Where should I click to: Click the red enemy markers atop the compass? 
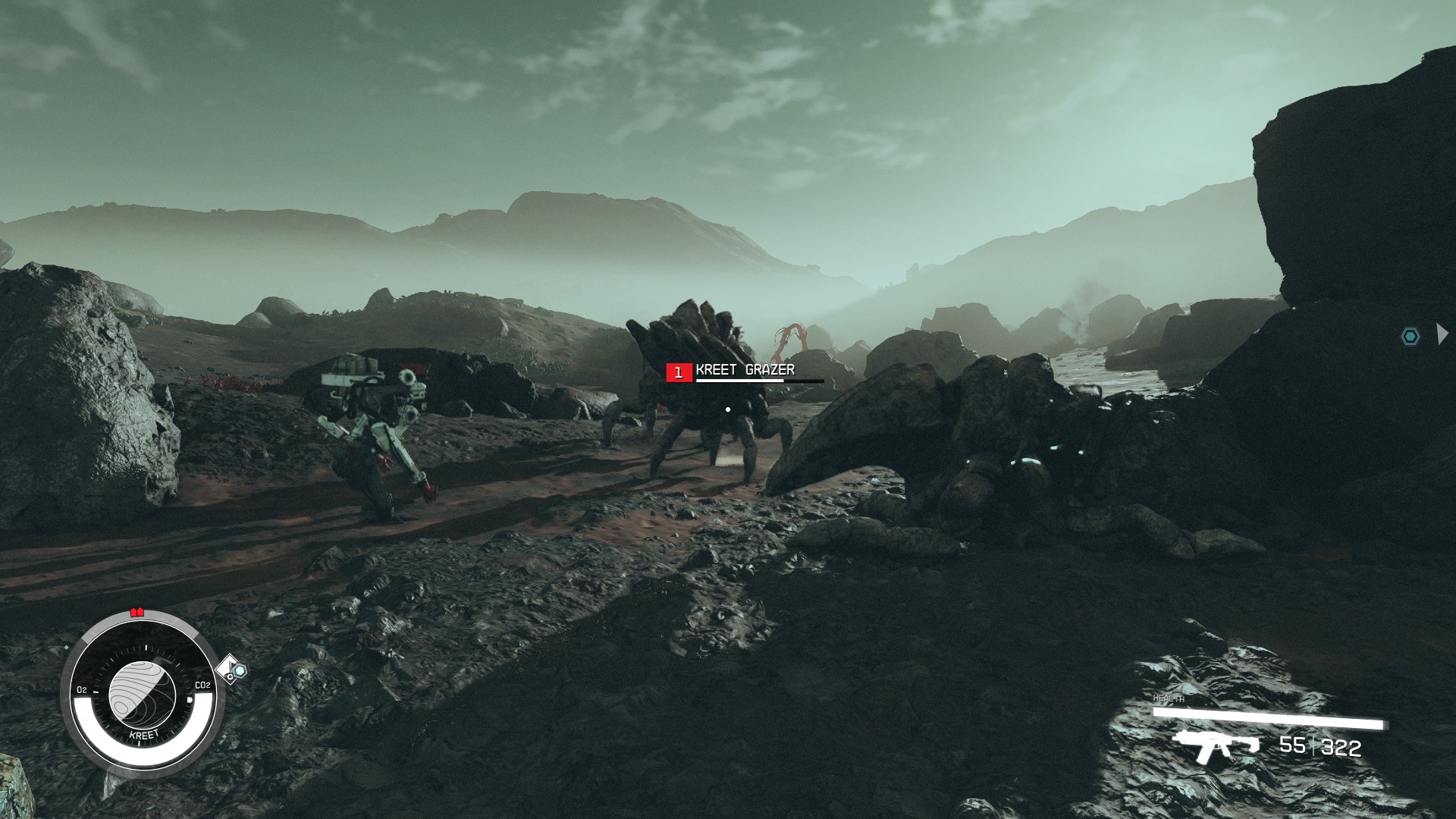[x=137, y=612]
